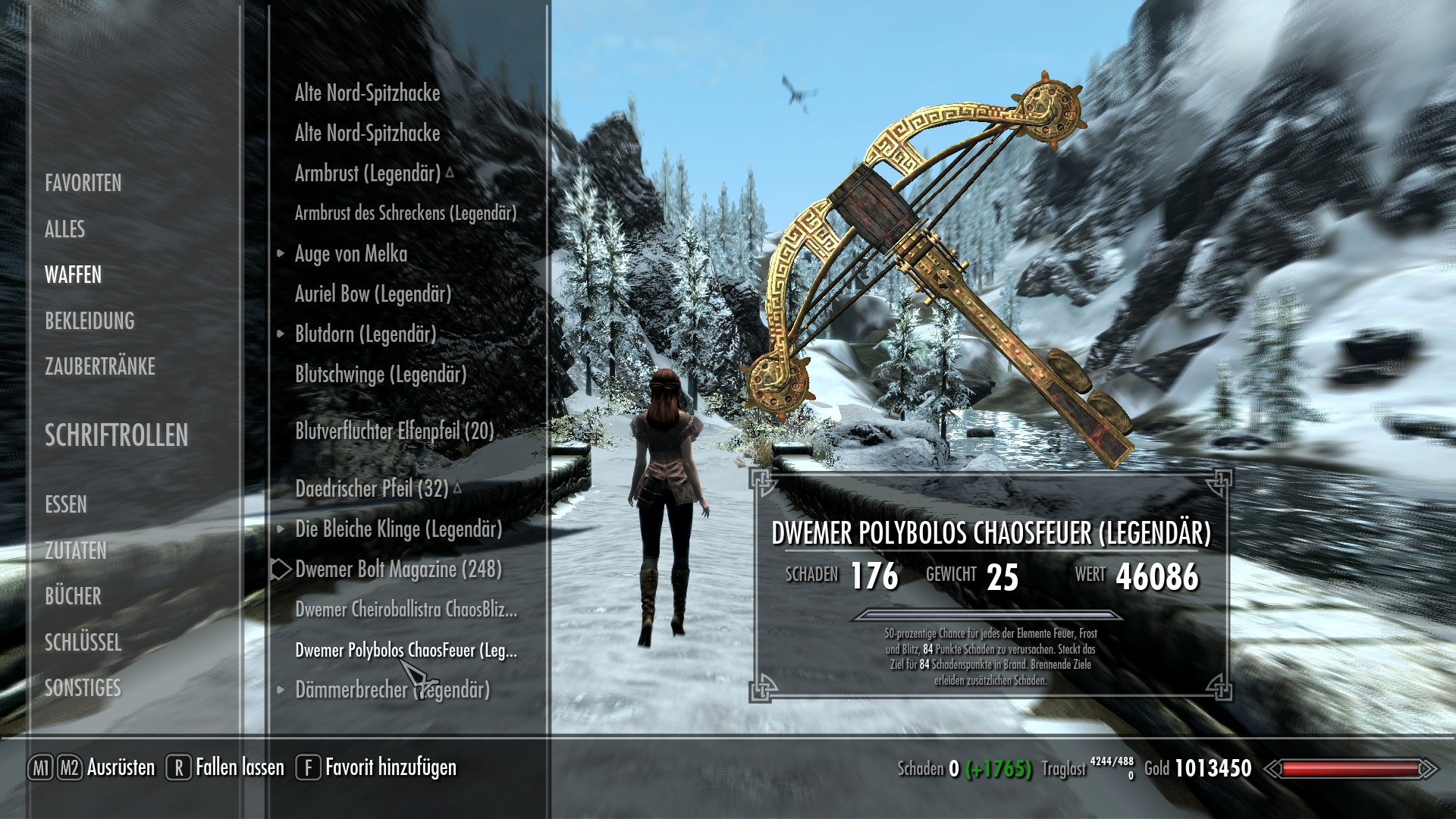Choose Blutverfluchter Elfenpfeil (20)

[x=394, y=431]
